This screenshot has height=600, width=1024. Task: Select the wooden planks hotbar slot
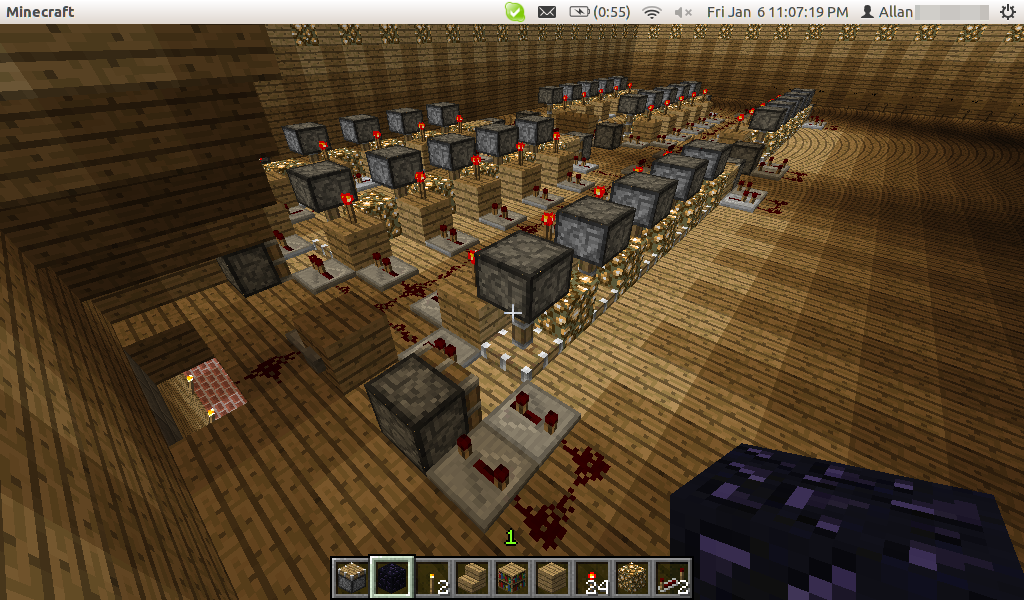(x=551, y=578)
